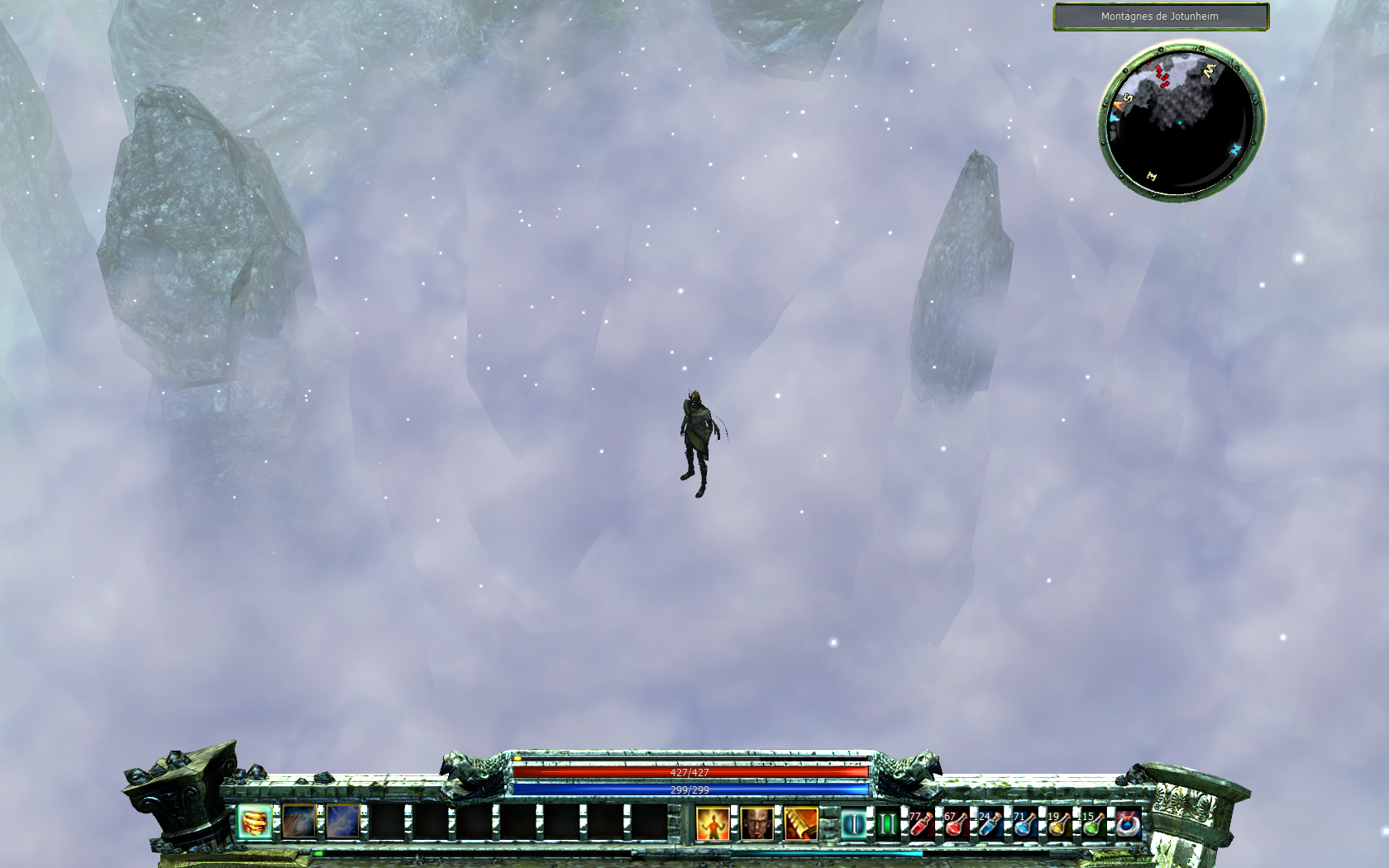
Task: Click the bald face portrait icon
Action: pyautogui.click(x=757, y=824)
